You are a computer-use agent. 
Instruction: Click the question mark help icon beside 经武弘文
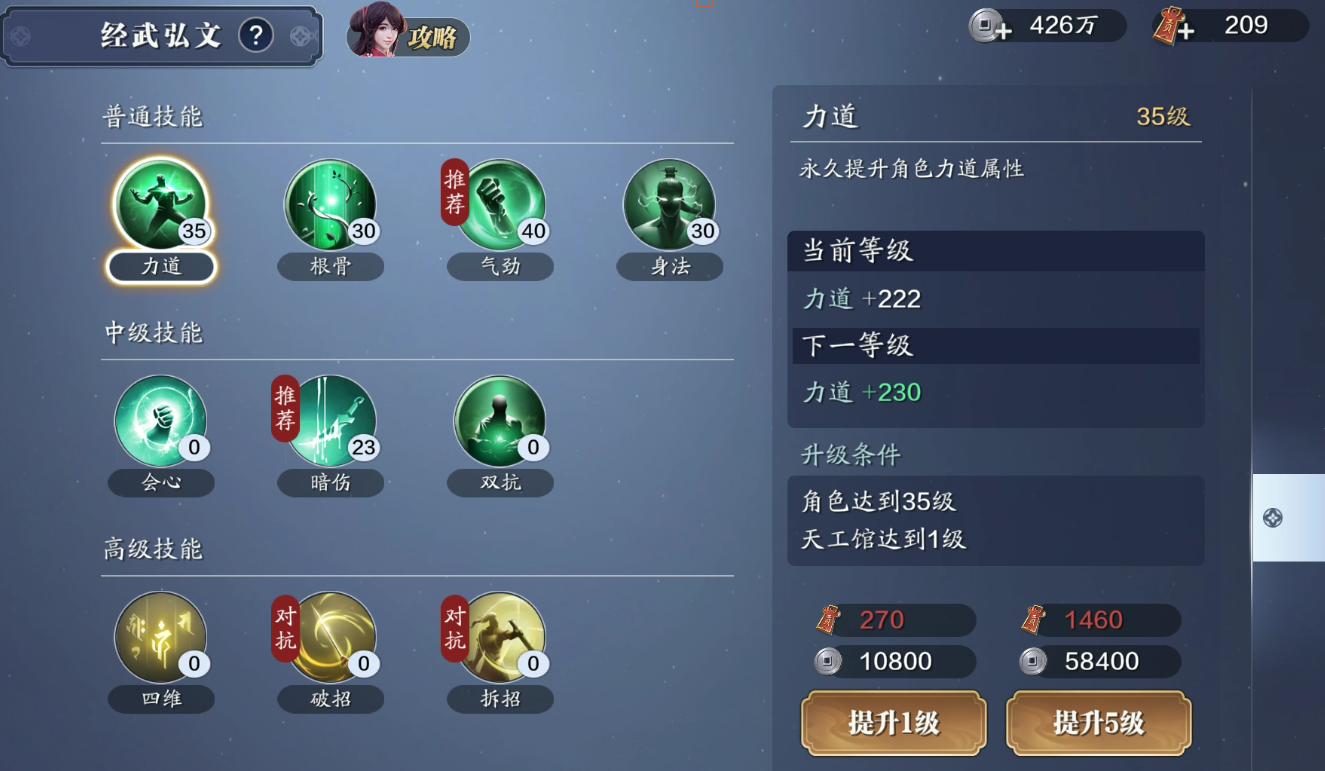click(257, 33)
